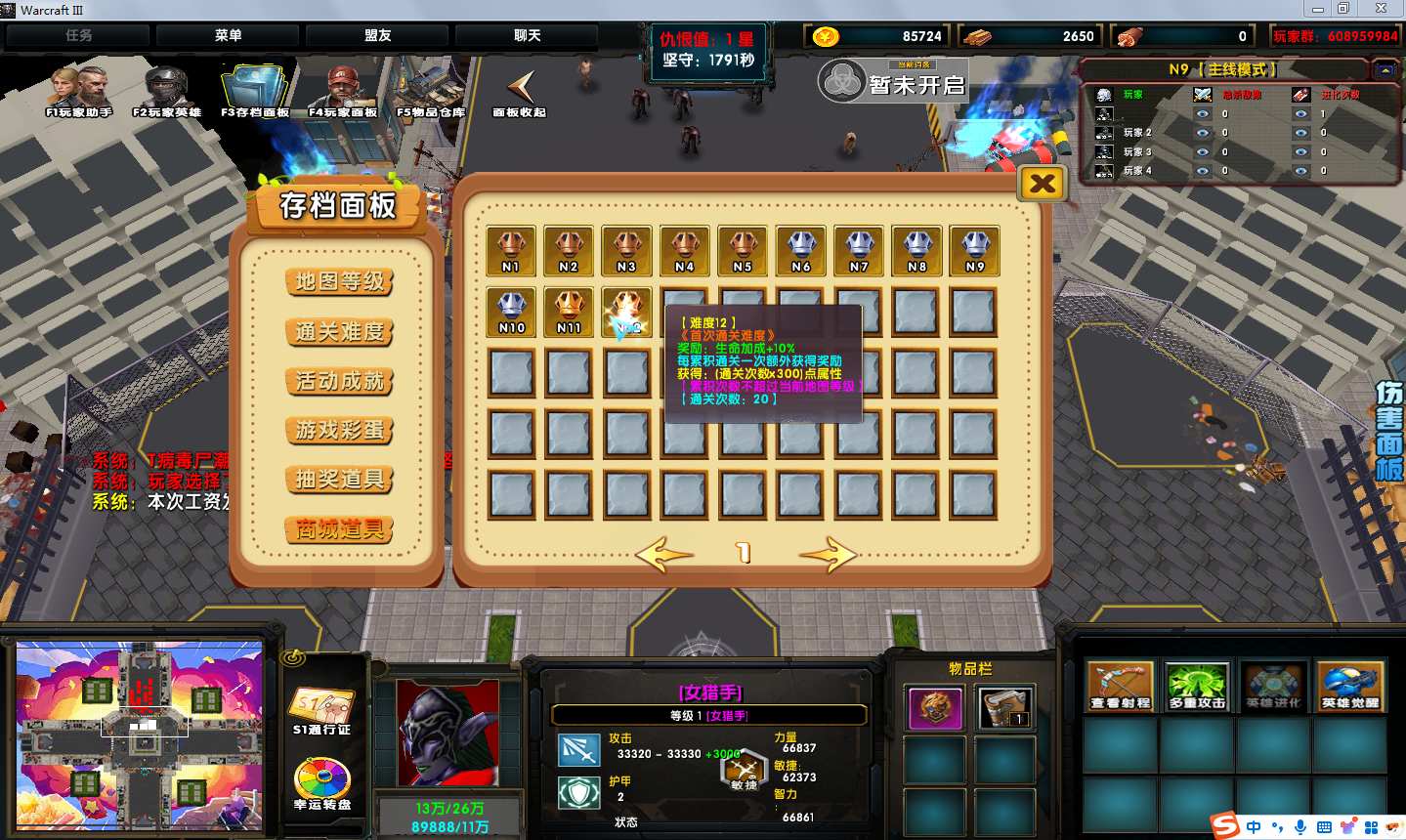This screenshot has height=840, width=1406.
Task: Close the Warcraft III window
Action: (1382, 9)
